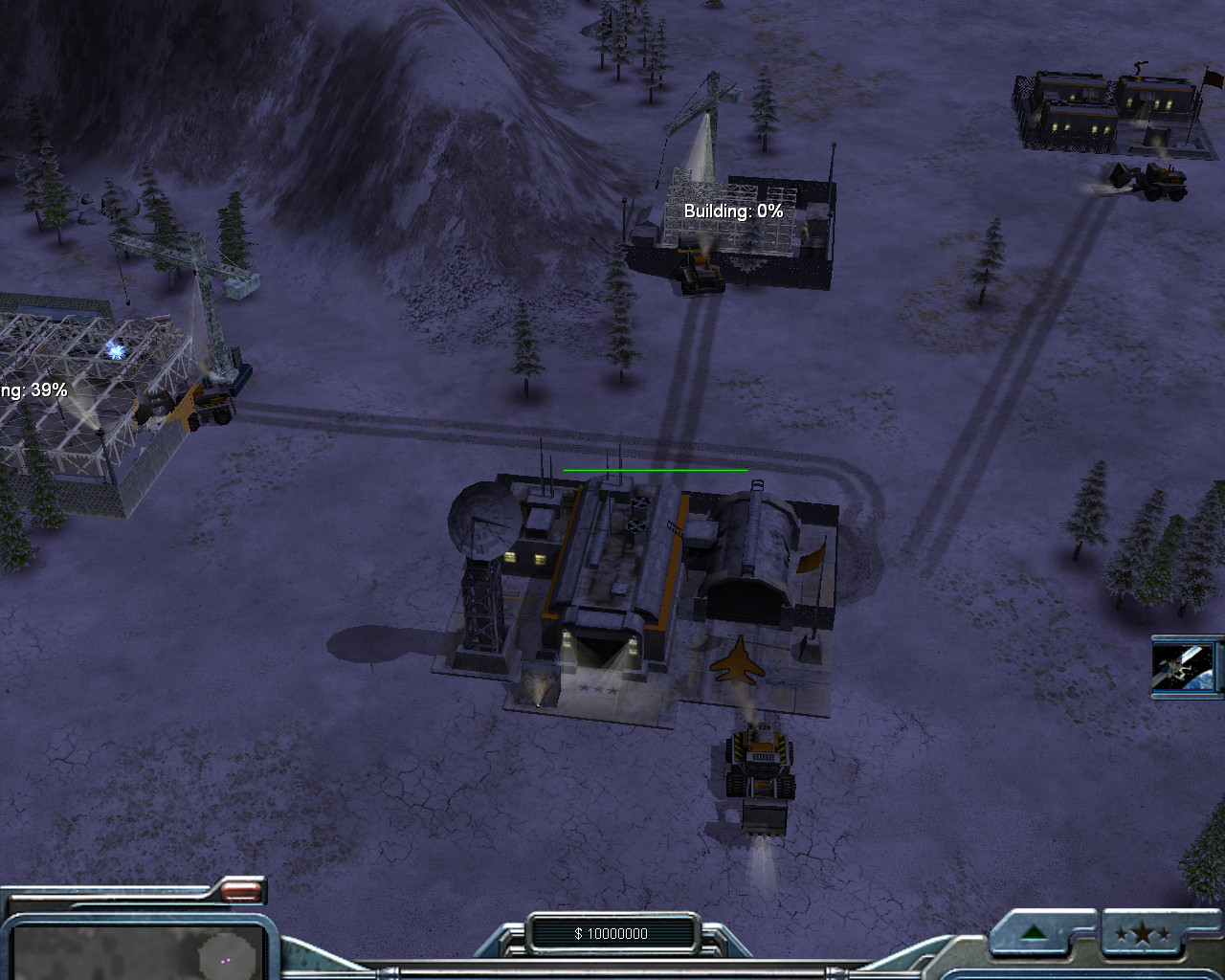1225x980 pixels.
Task: Click the red button above the minimap
Action: (x=239, y=892)
